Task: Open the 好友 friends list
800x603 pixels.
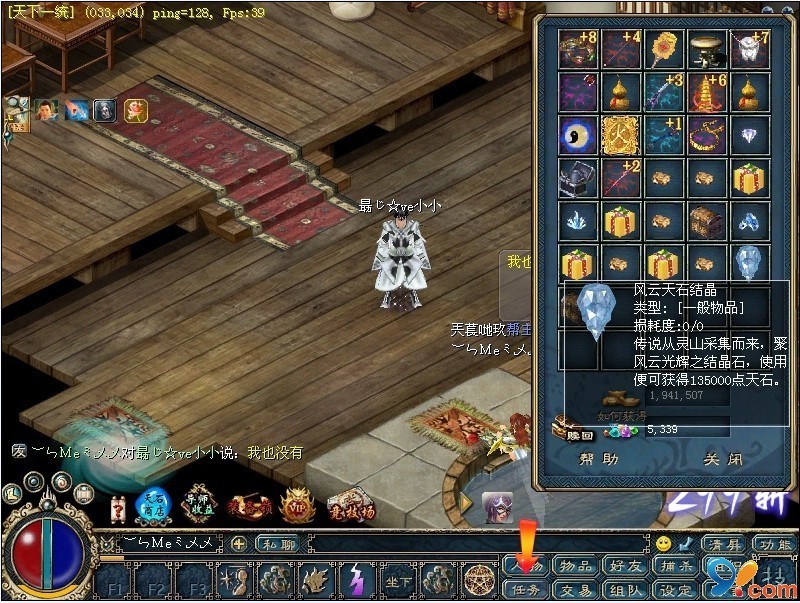Action: tap(625, 567)
